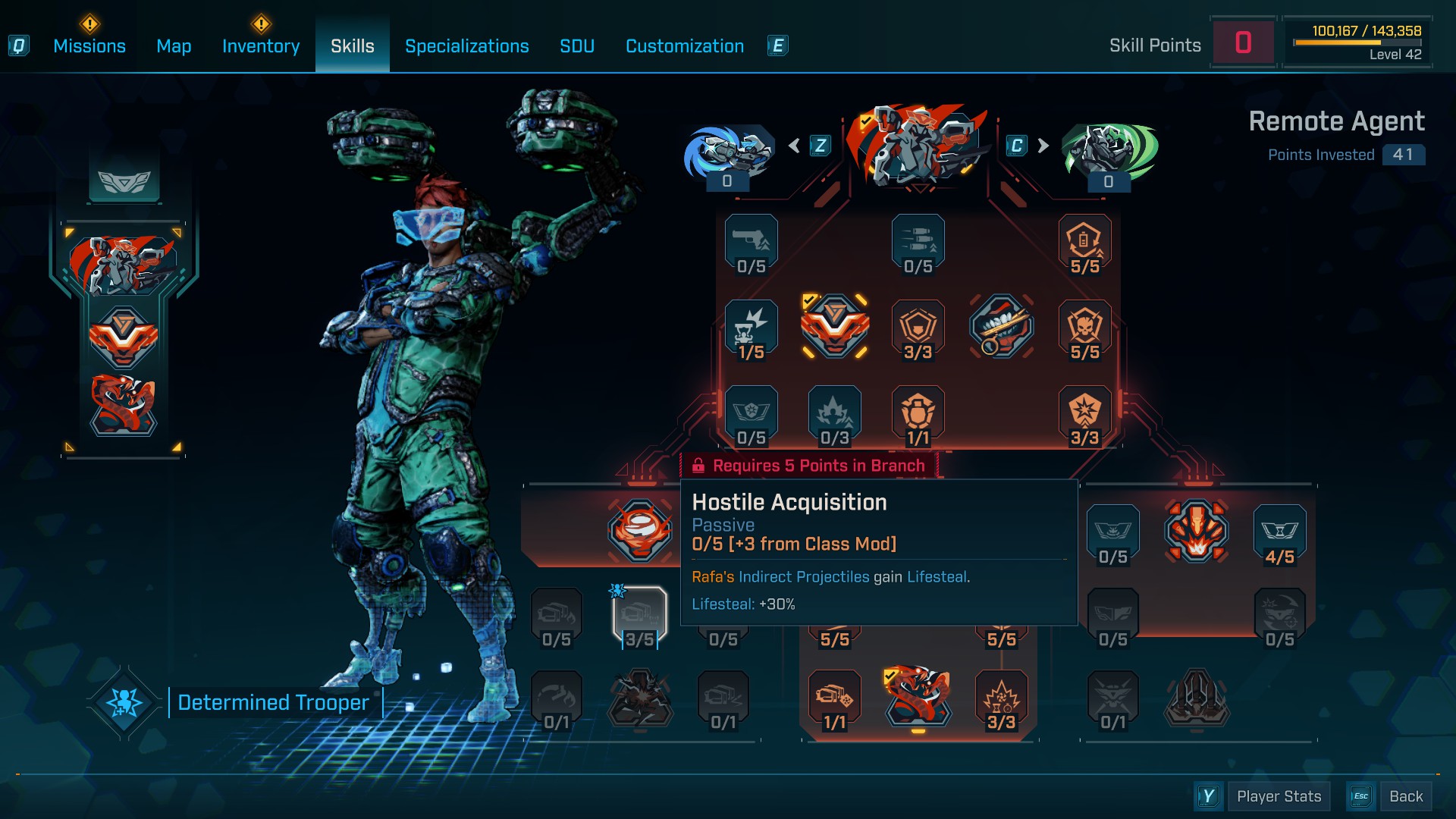Open the Map tab
Viewport: 1456px width, 819px height.
(x=174, y=46)
